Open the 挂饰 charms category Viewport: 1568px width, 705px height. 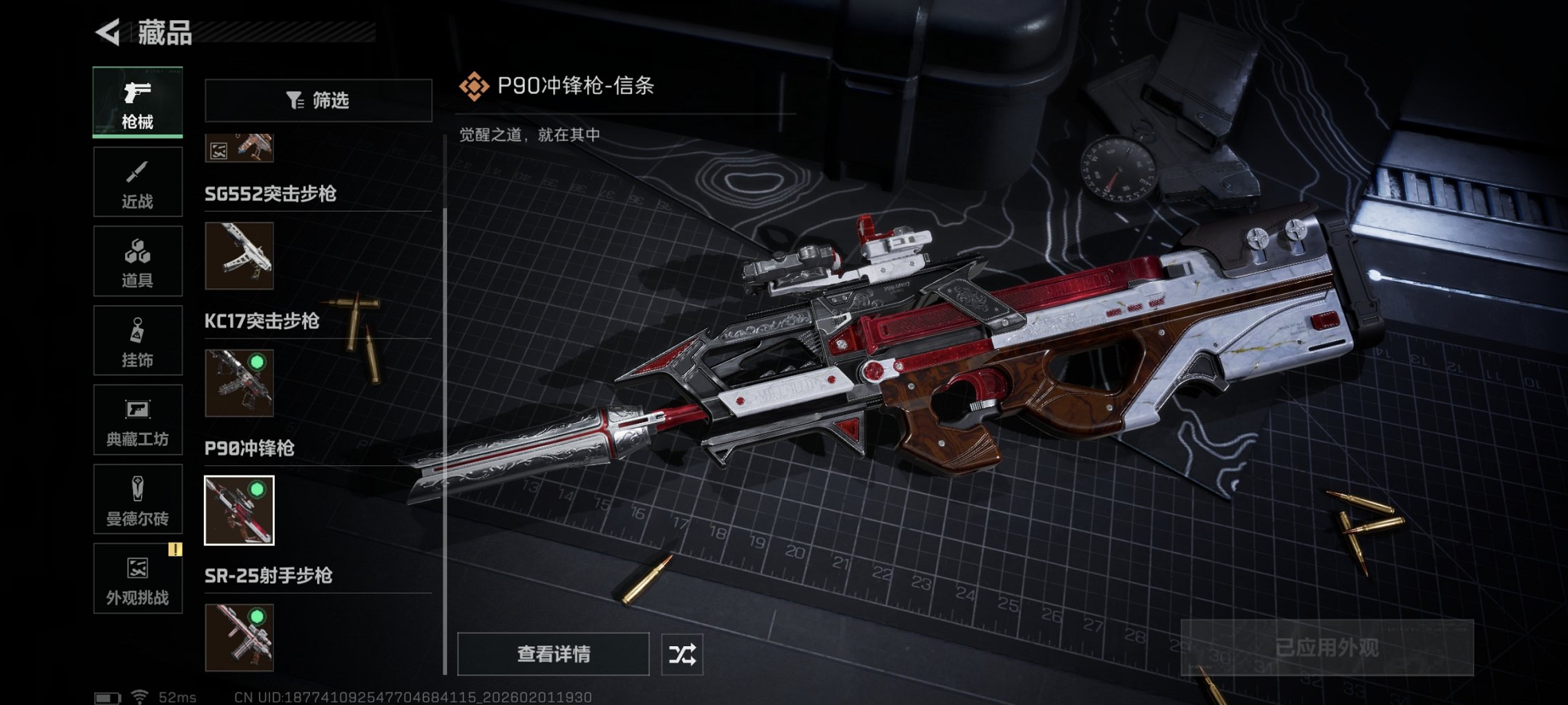[137, 340]
